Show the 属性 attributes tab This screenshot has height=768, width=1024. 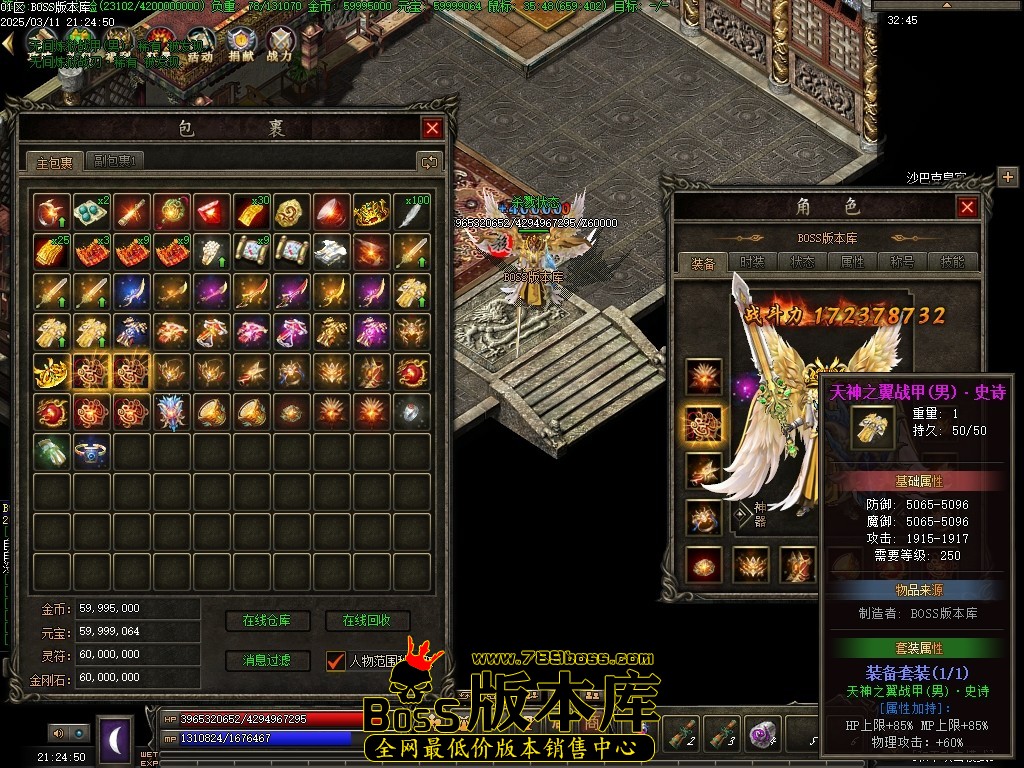852,262
